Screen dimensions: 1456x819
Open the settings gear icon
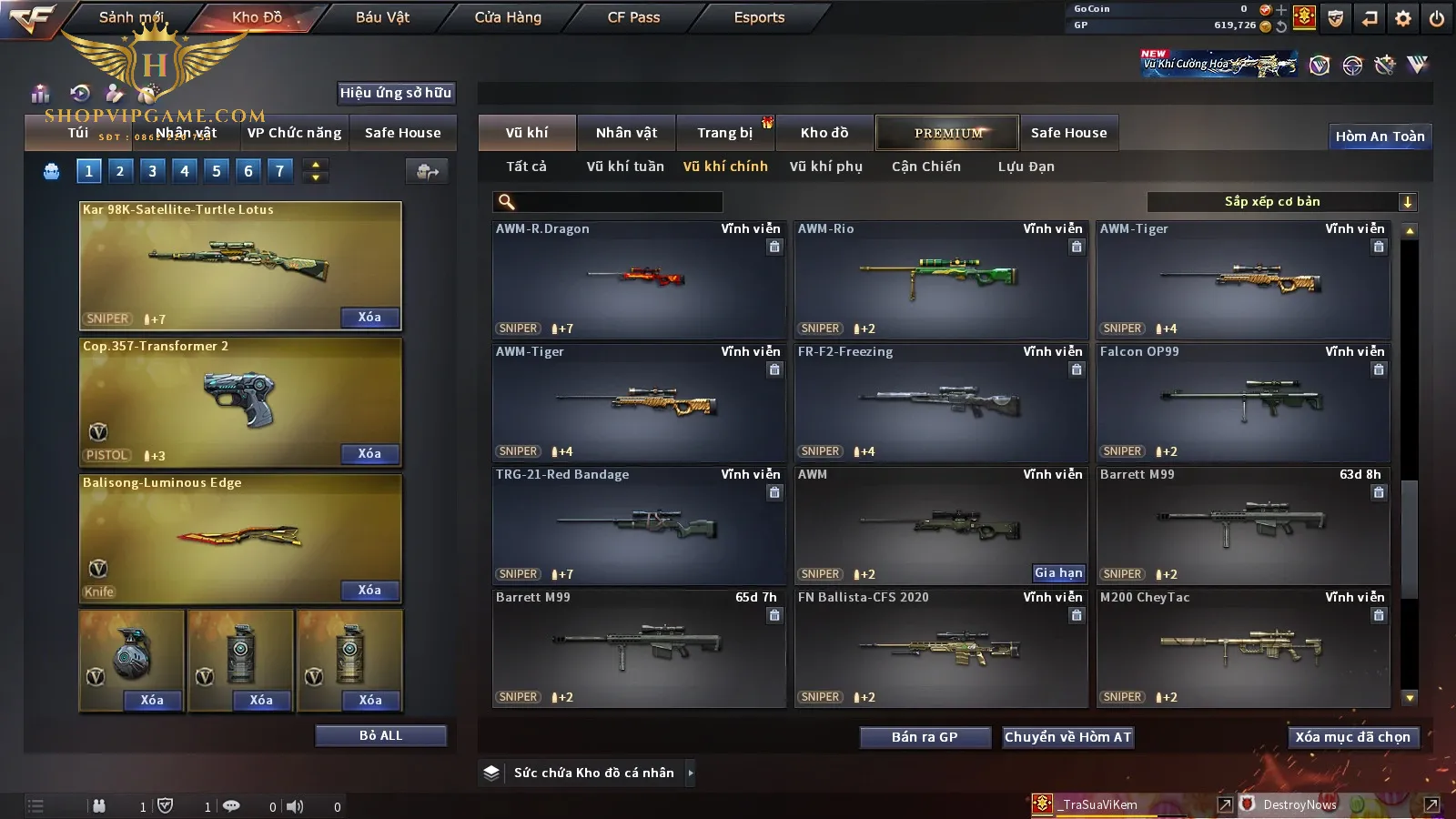pos(1403,18)
